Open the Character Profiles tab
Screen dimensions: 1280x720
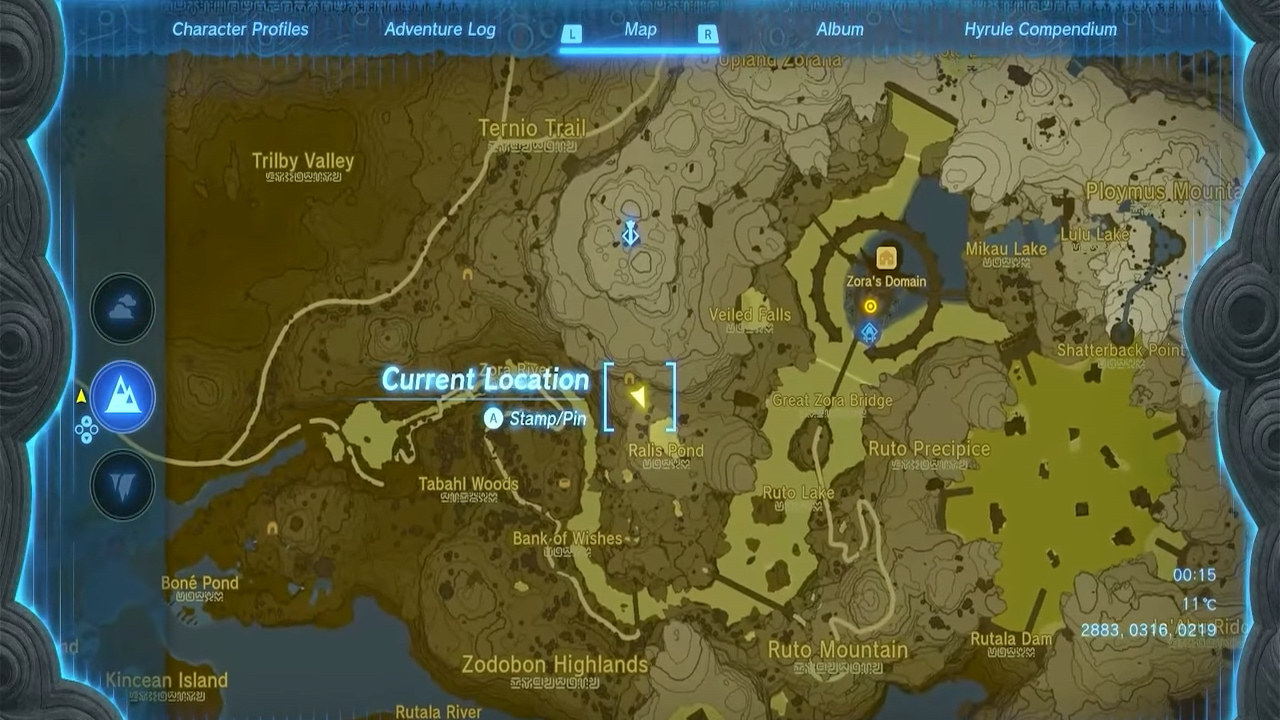click(240, 29)
